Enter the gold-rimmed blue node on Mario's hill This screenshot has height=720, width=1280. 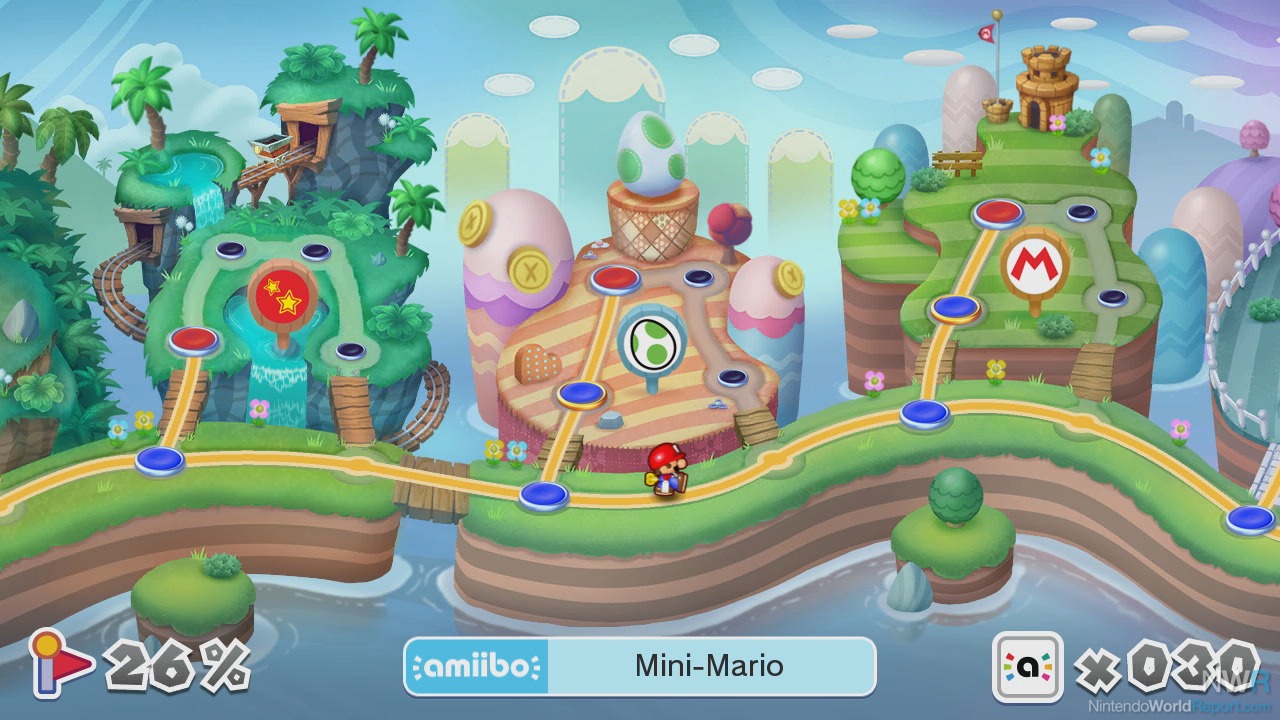coord(955,307)
